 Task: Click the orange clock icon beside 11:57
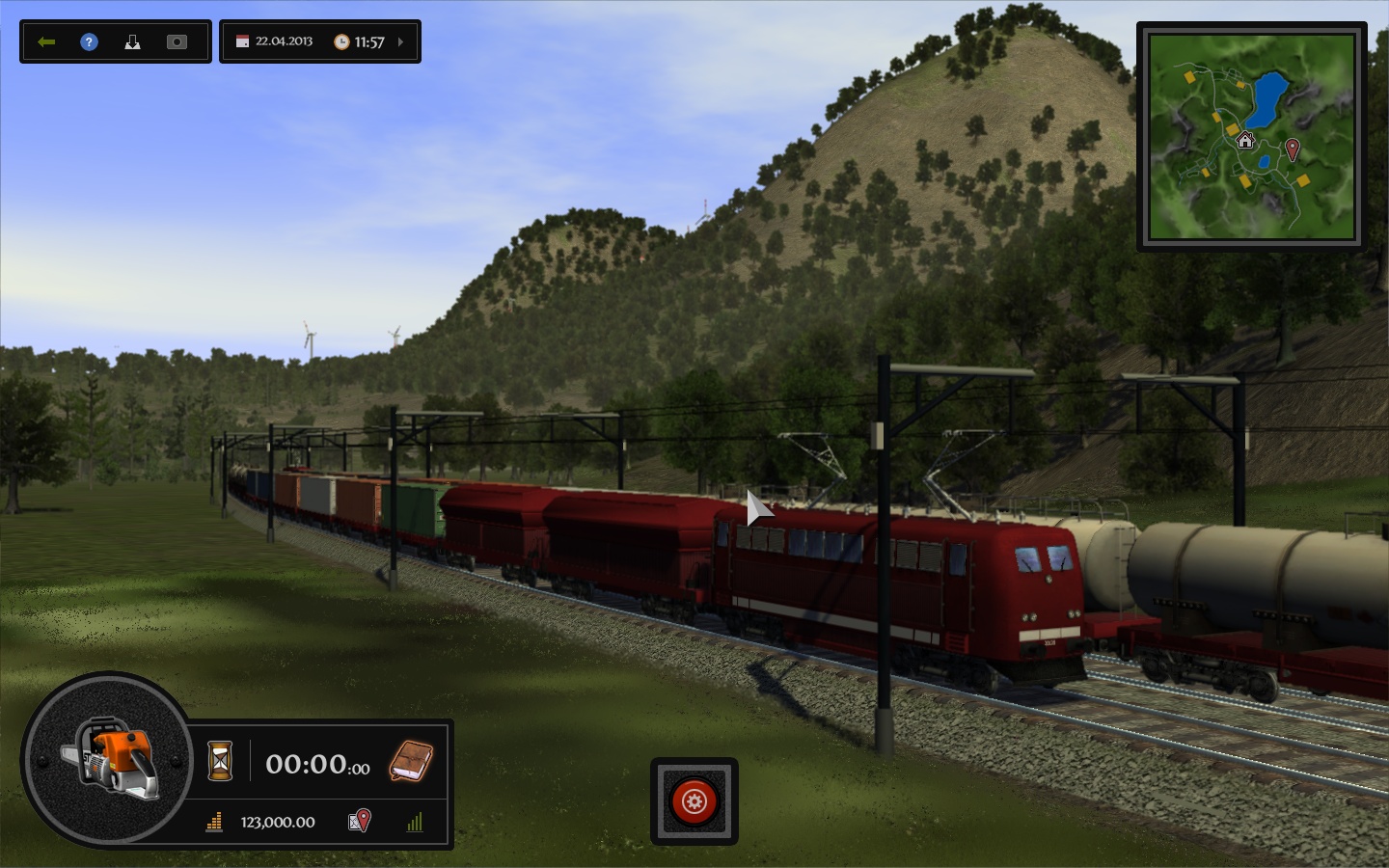click(x=343, y=41)
